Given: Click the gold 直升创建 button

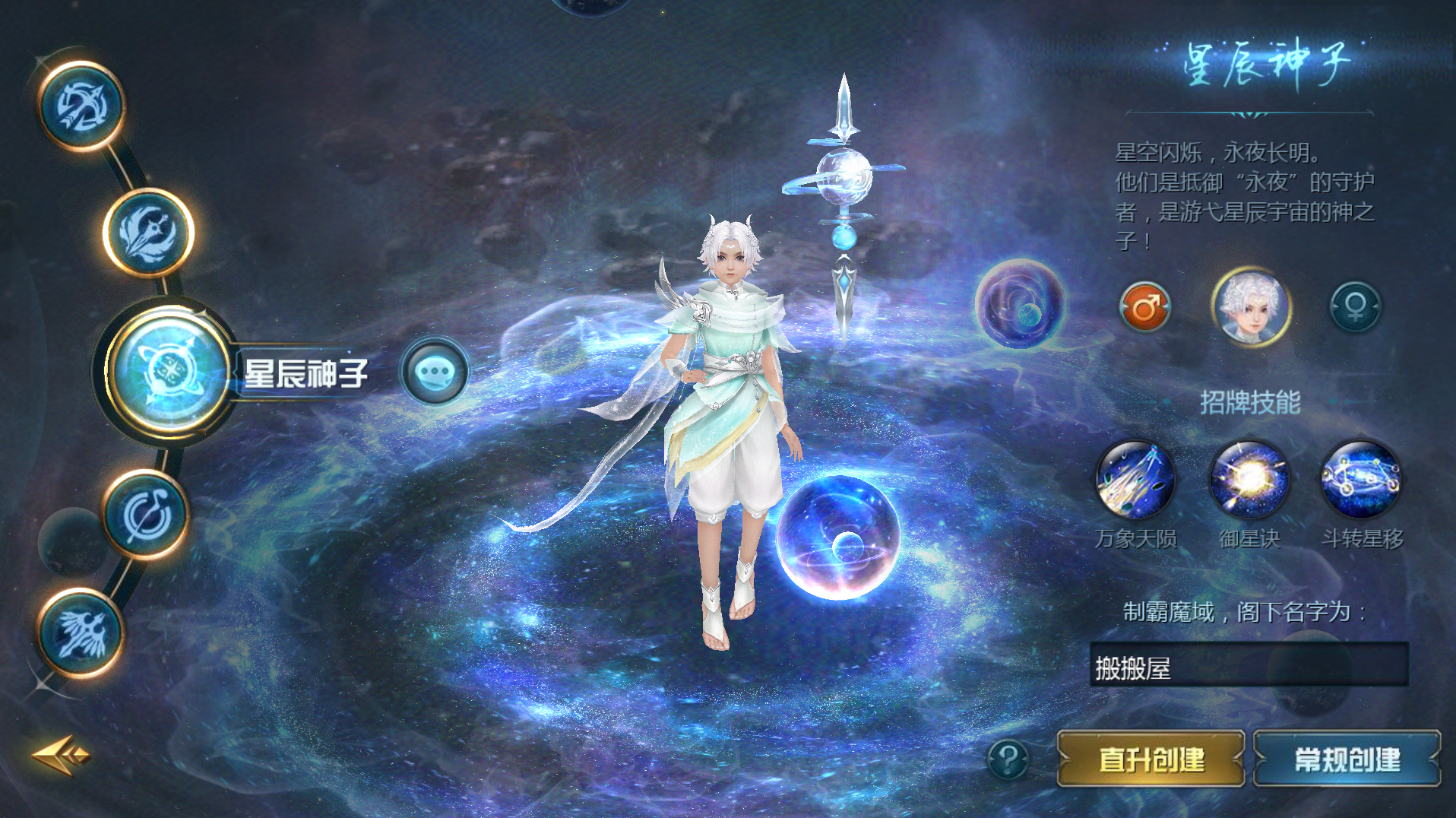Looking at the screenshot, I should 1151,759.
